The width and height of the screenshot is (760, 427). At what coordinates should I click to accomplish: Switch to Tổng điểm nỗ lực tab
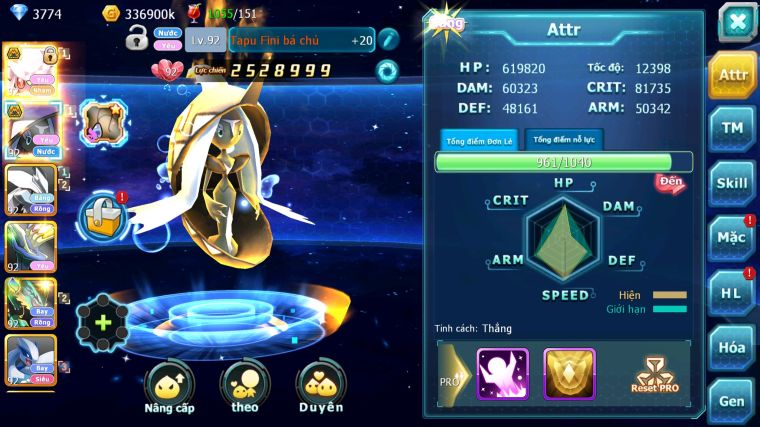(x=565, y=140)
